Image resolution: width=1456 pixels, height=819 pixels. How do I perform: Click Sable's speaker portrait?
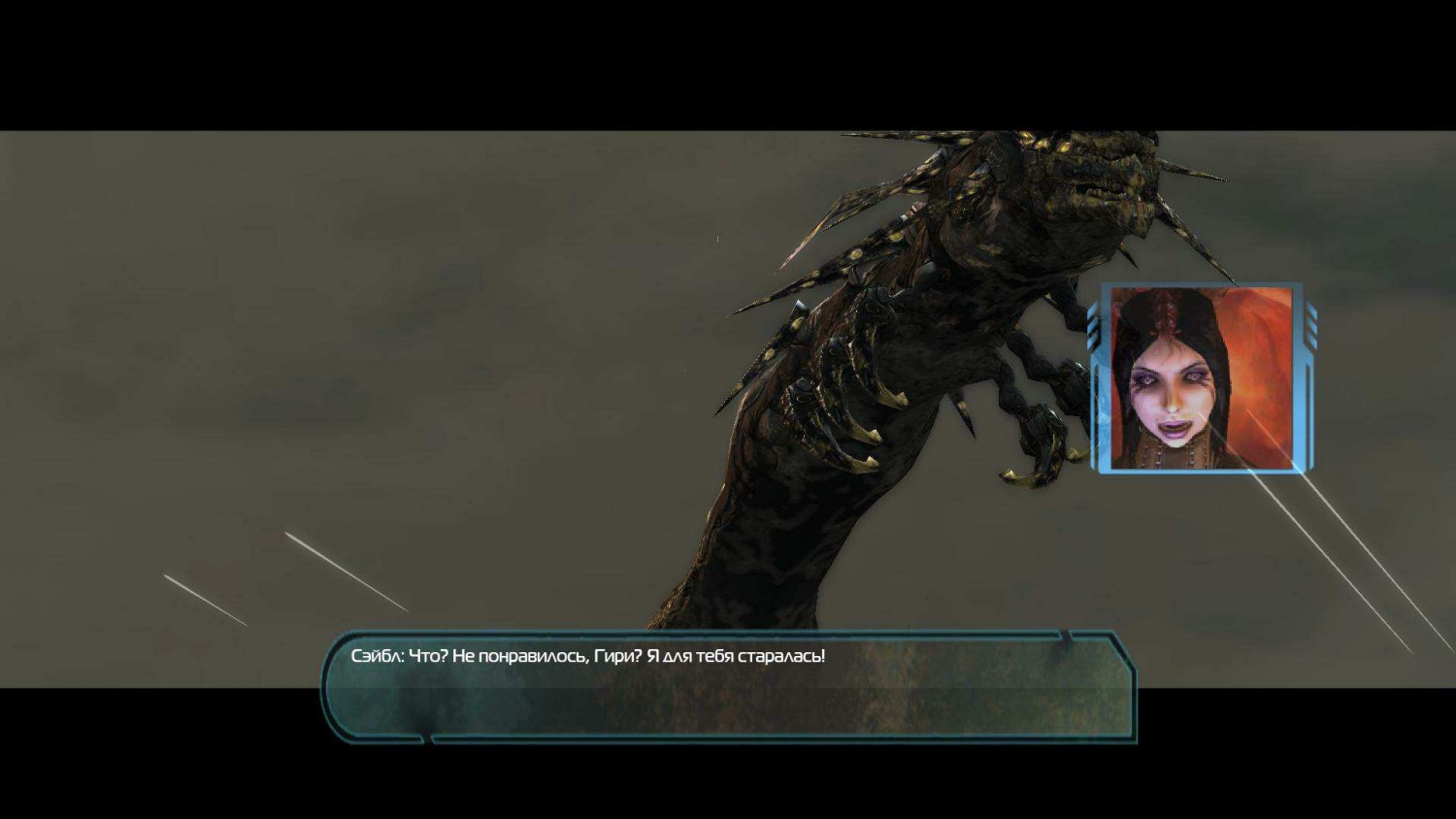1202,378
